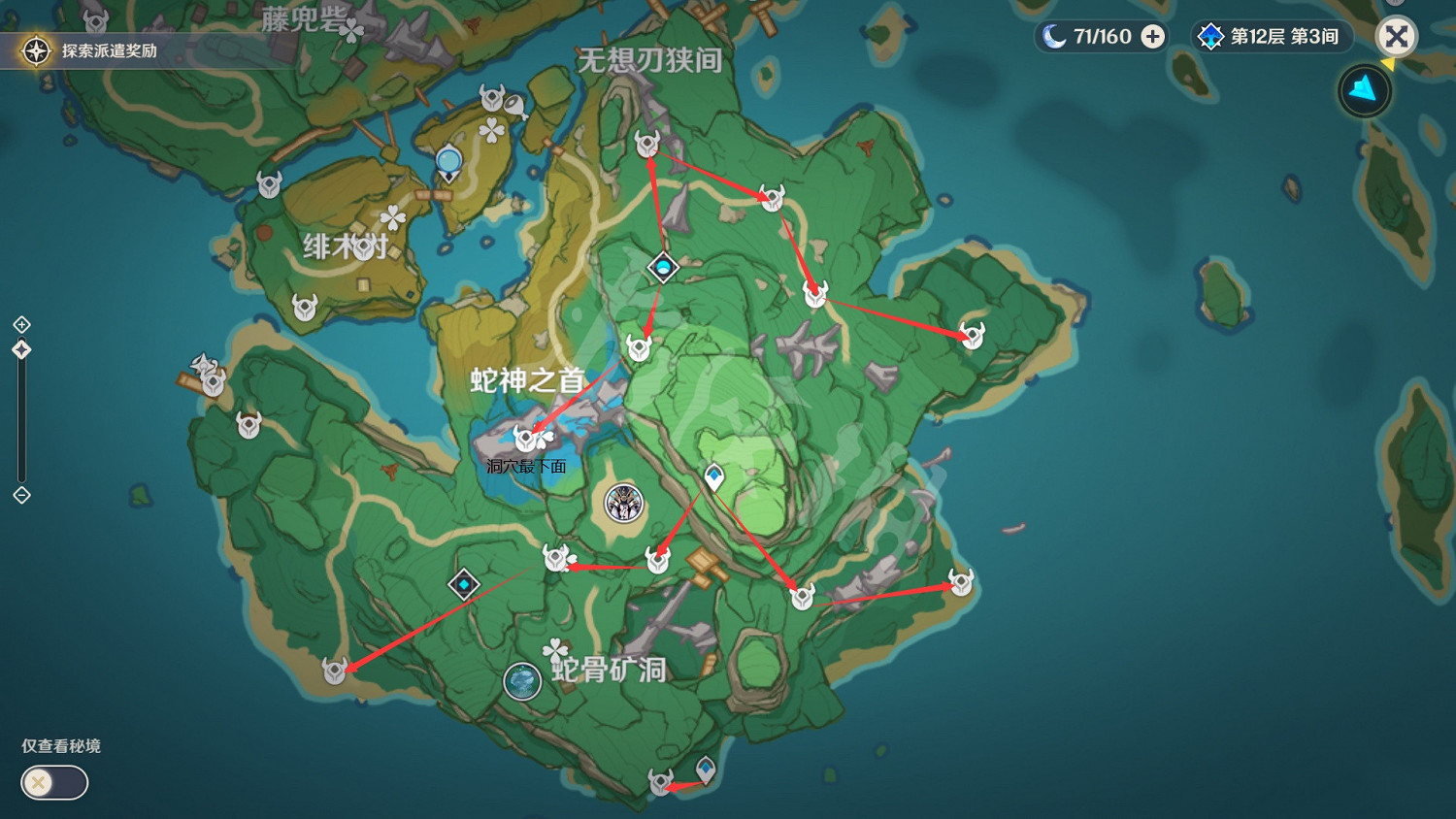
Task: Toggle the 仅查看秘境 switch
Action: 53,782
